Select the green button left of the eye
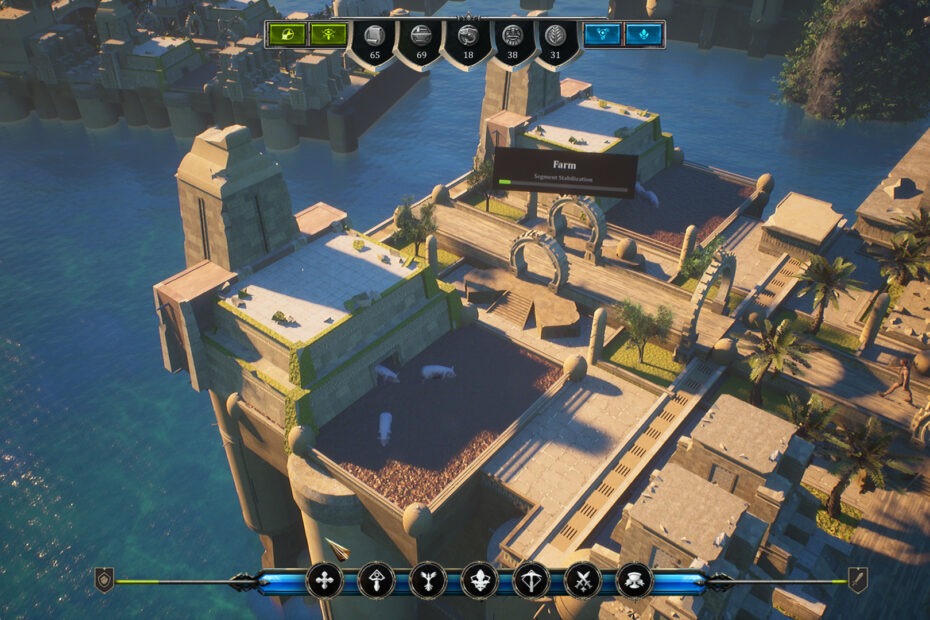 coord(287,35)
